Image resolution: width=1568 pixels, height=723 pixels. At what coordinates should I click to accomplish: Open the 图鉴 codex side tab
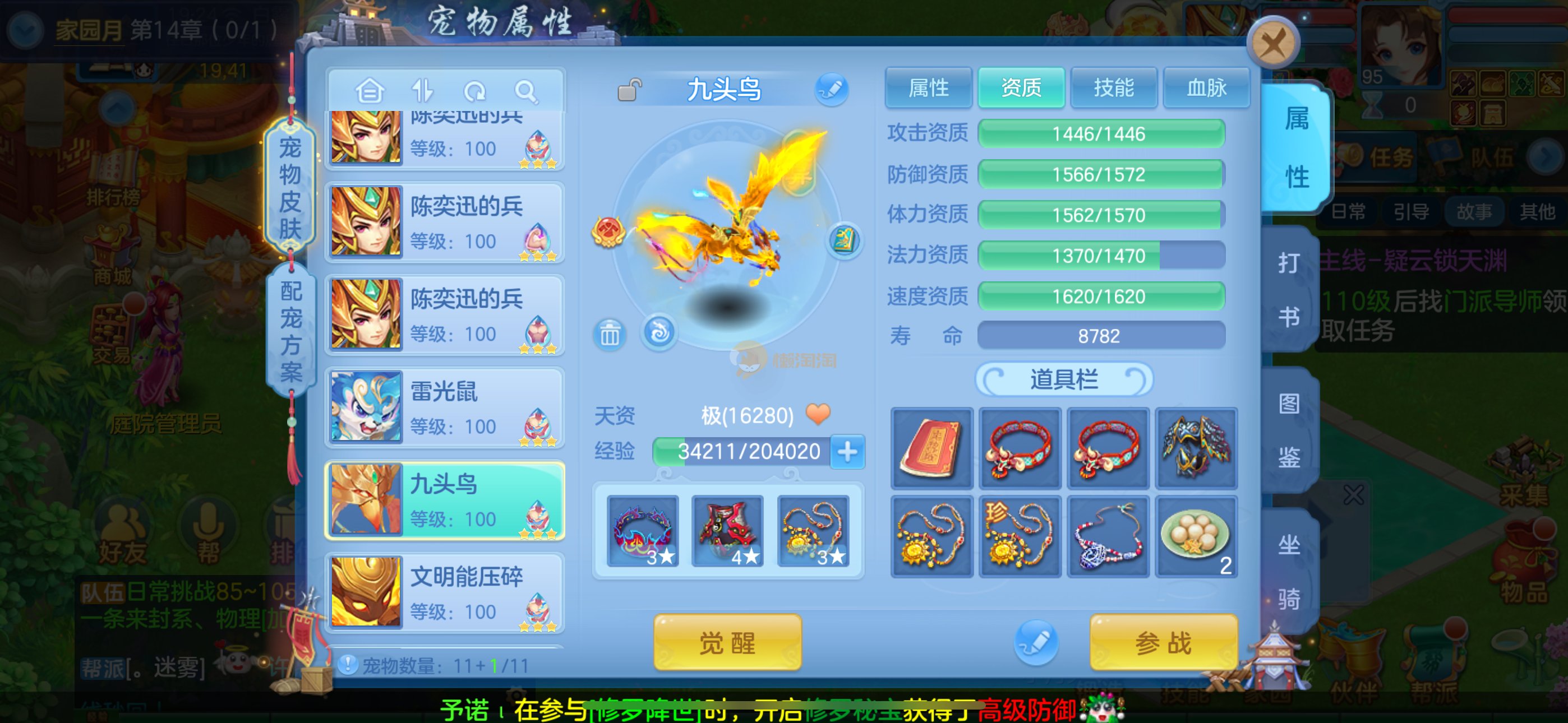point(1289,429)
